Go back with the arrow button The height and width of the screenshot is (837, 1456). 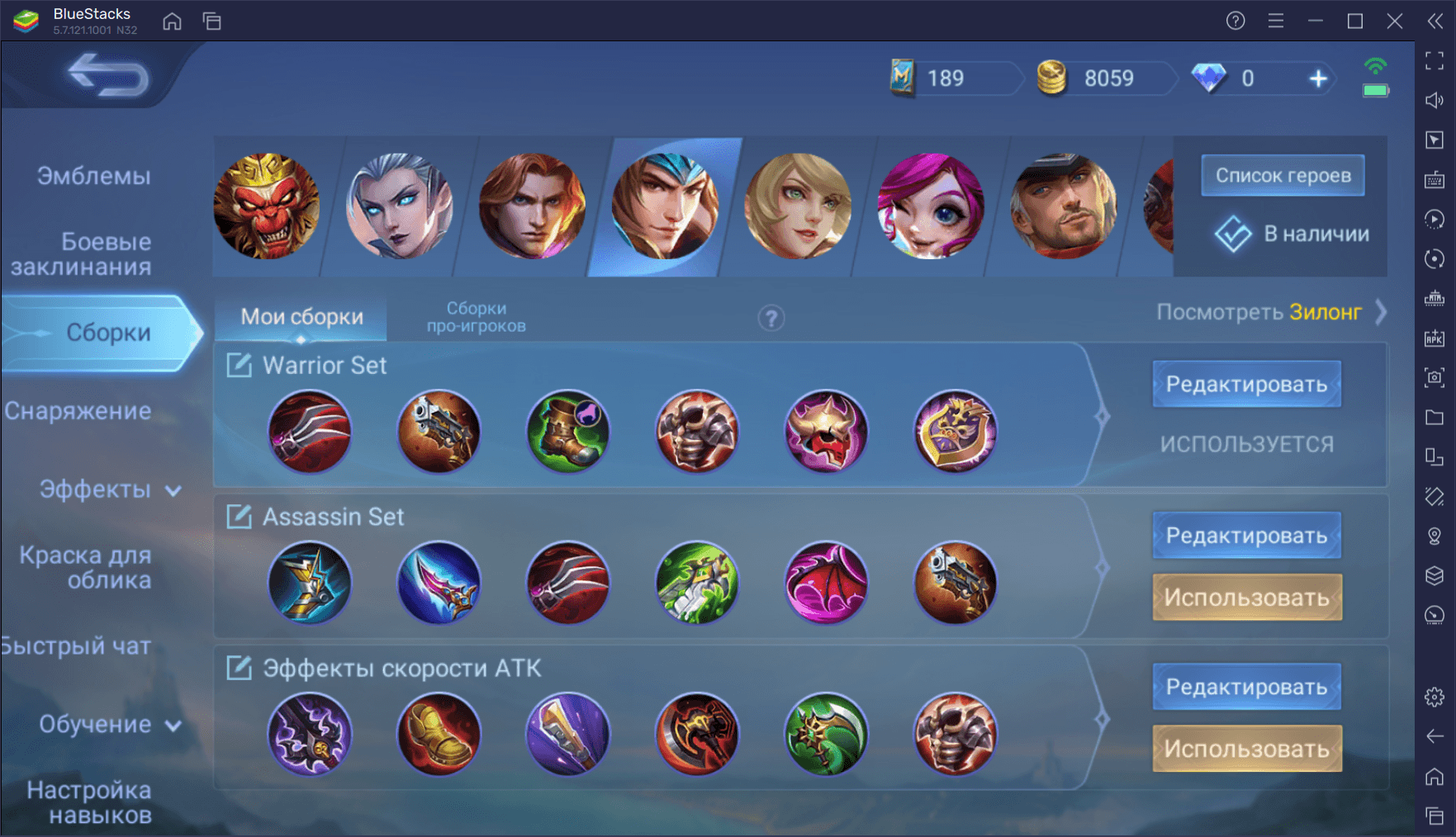[107, 74]
